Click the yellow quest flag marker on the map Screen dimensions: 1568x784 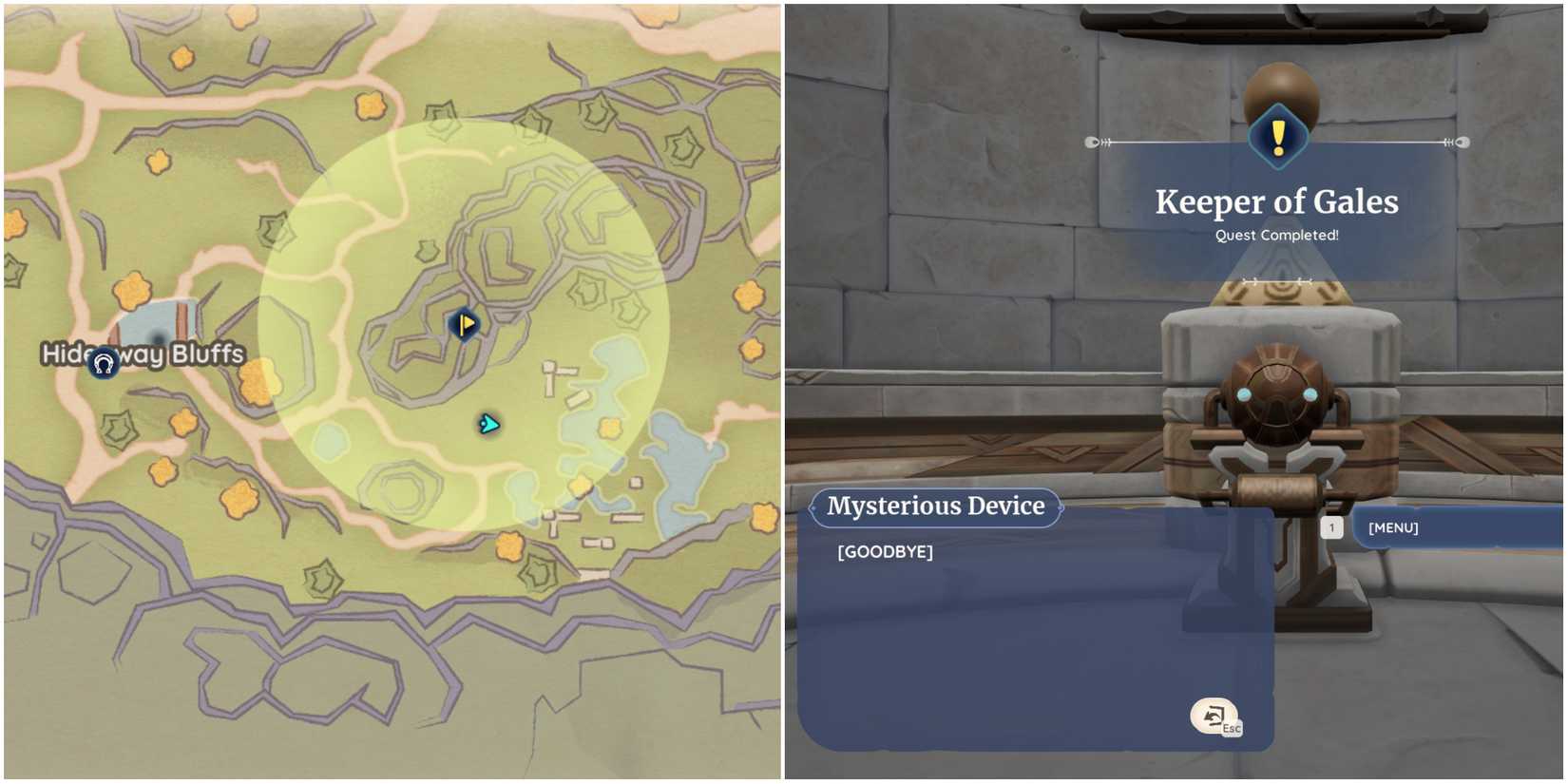pyautogui.click(x=462, y=324)
